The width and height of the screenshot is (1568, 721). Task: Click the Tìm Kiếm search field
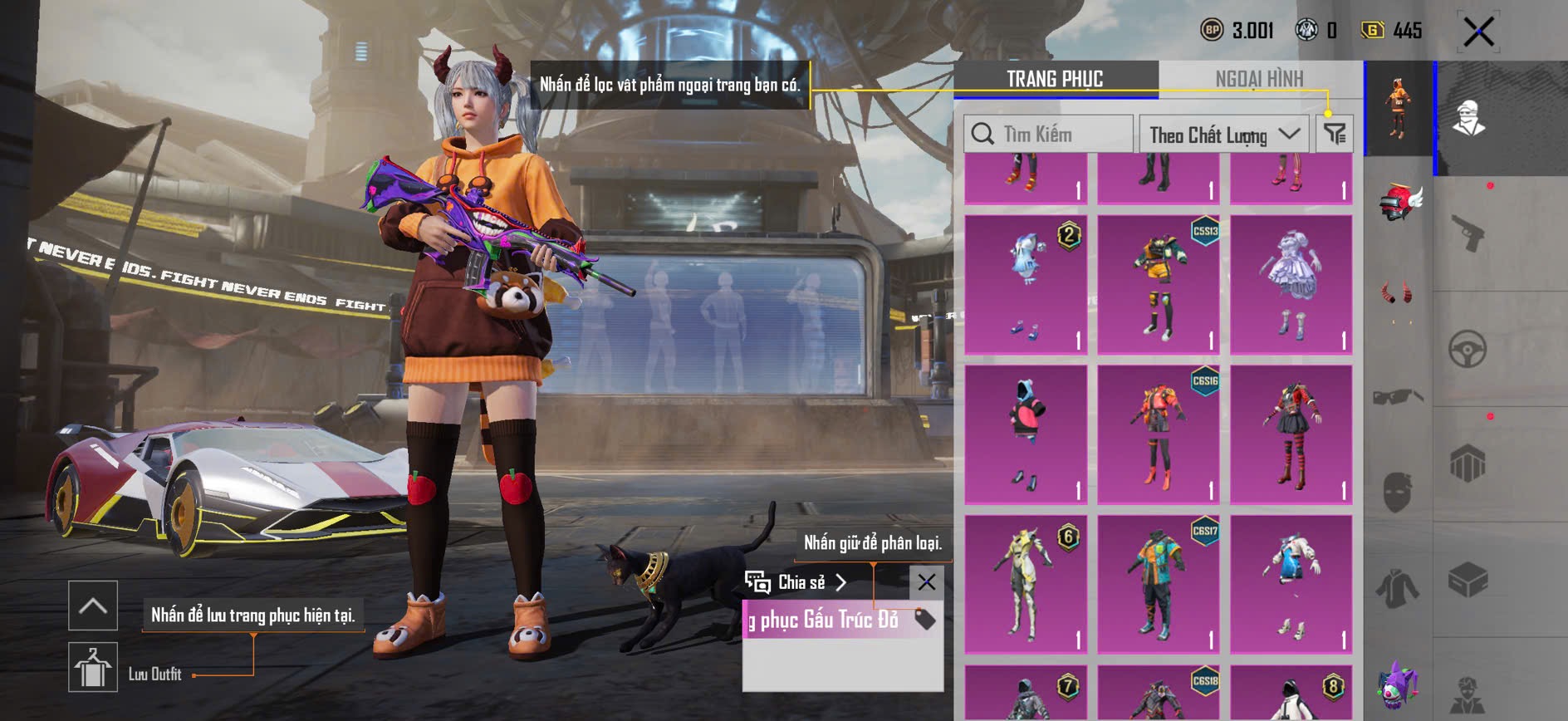click(1048, 135)
